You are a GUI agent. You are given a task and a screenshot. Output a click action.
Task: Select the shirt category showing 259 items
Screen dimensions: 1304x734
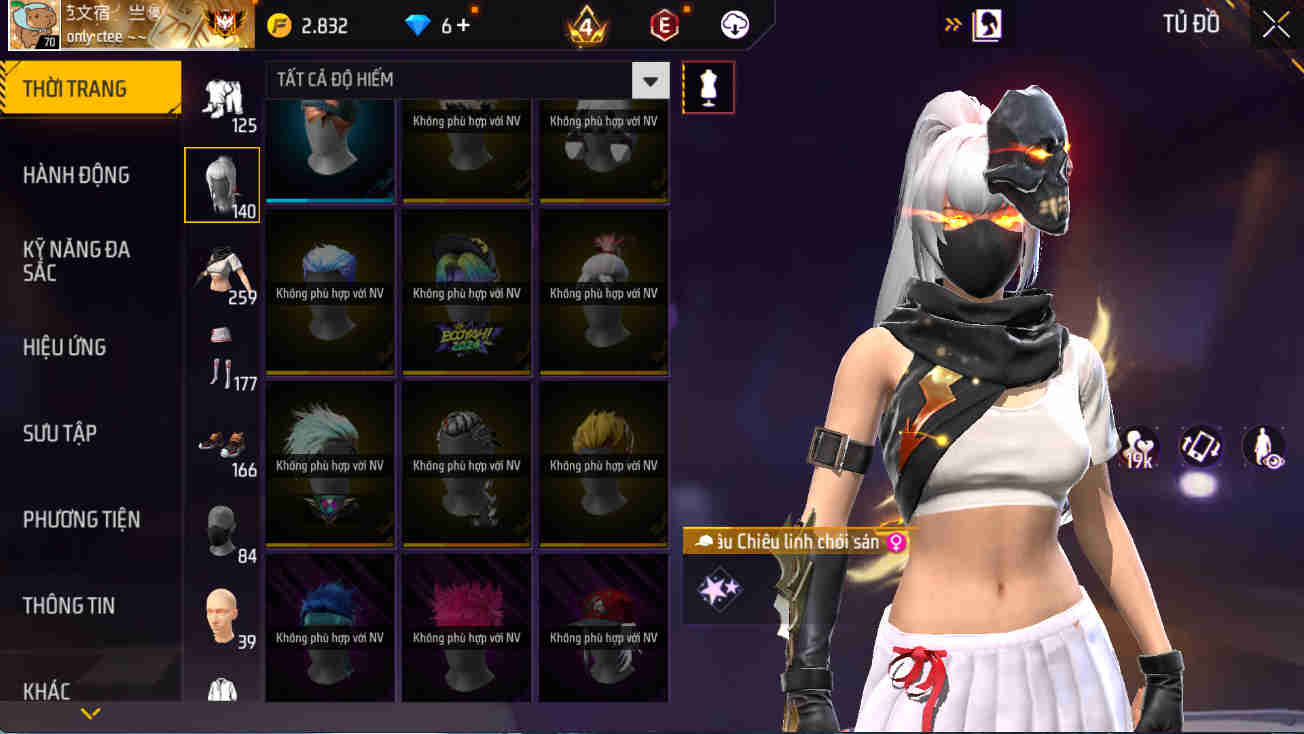tap(222, 268)
